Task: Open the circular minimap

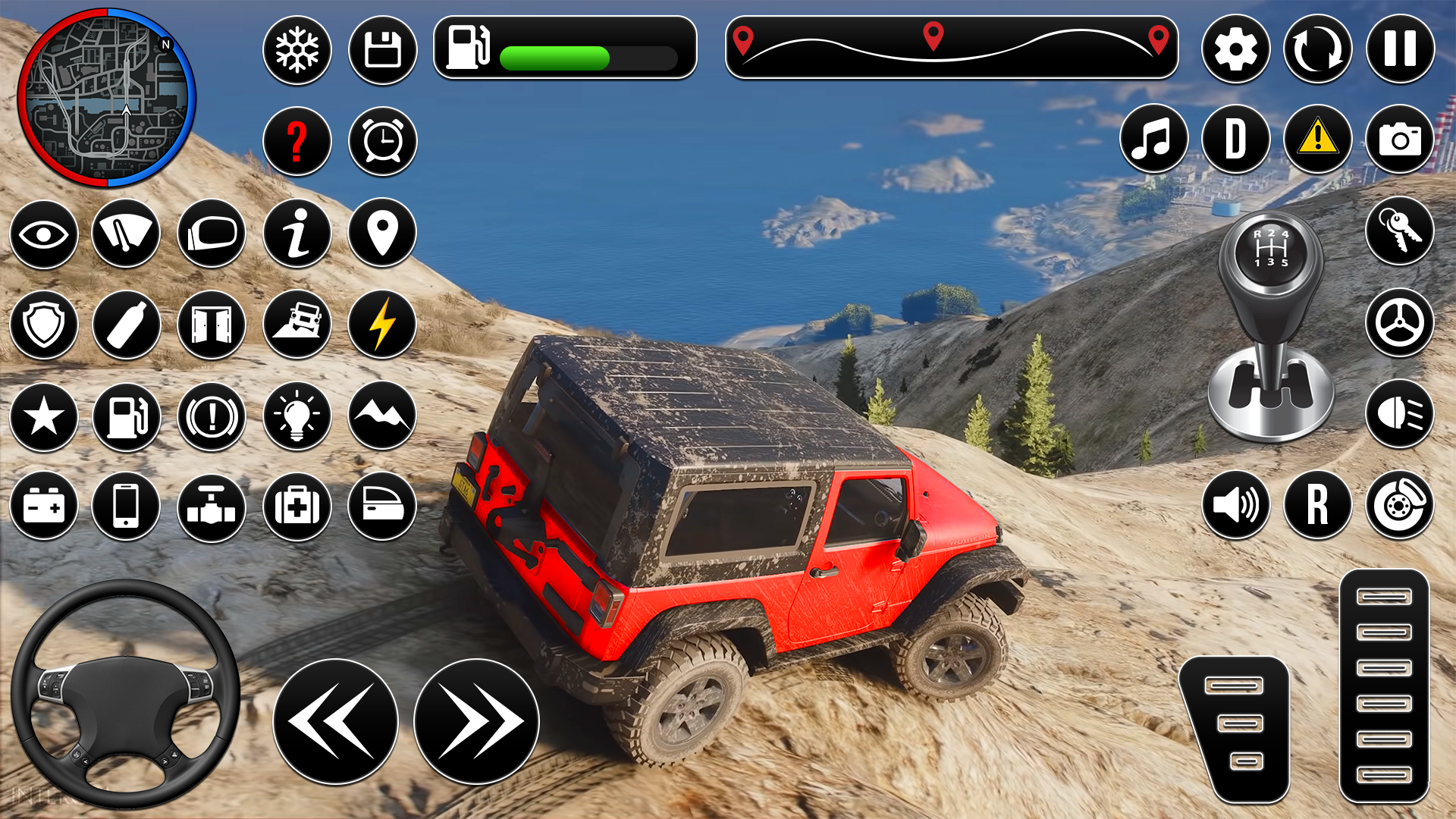Action: pyautogui.click(x=107, y=97)
